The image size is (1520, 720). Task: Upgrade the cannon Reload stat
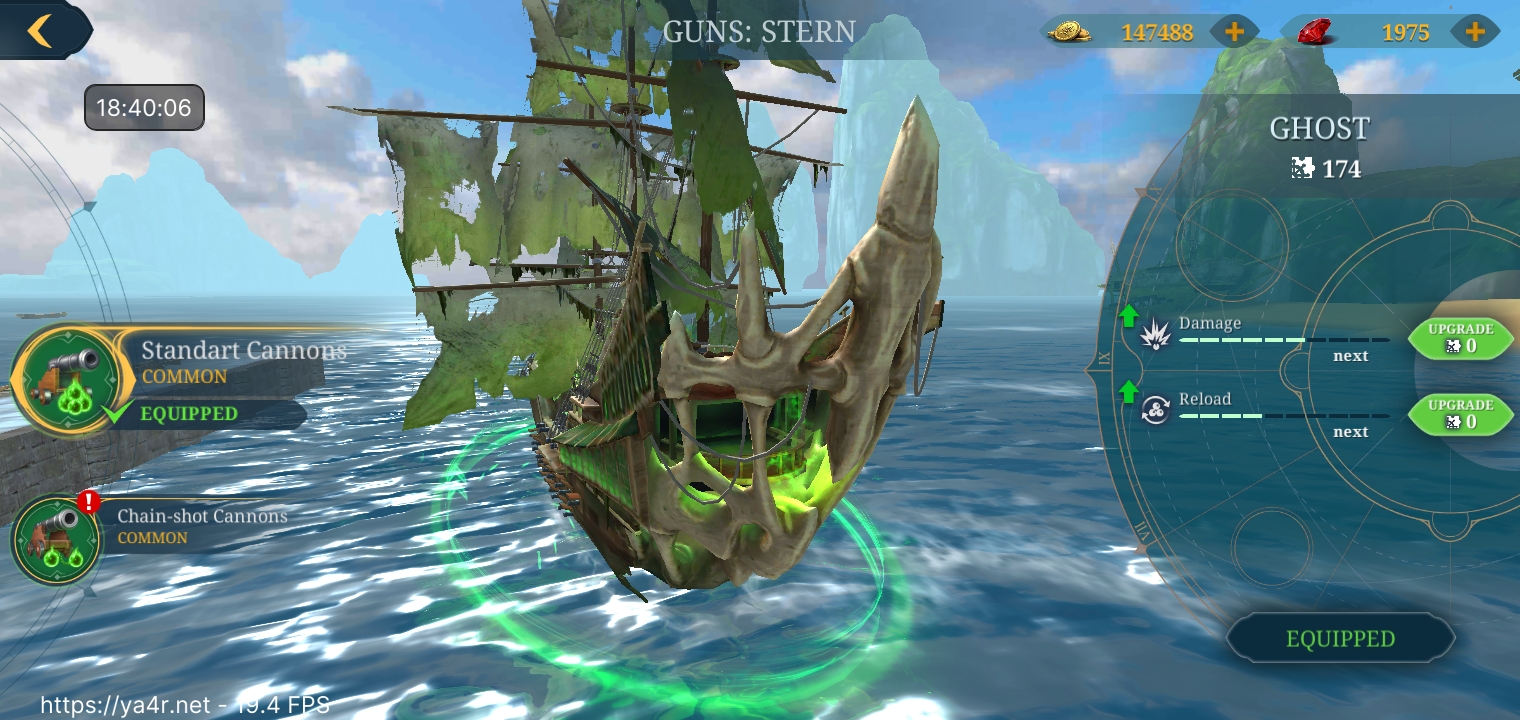(1460, 414)
